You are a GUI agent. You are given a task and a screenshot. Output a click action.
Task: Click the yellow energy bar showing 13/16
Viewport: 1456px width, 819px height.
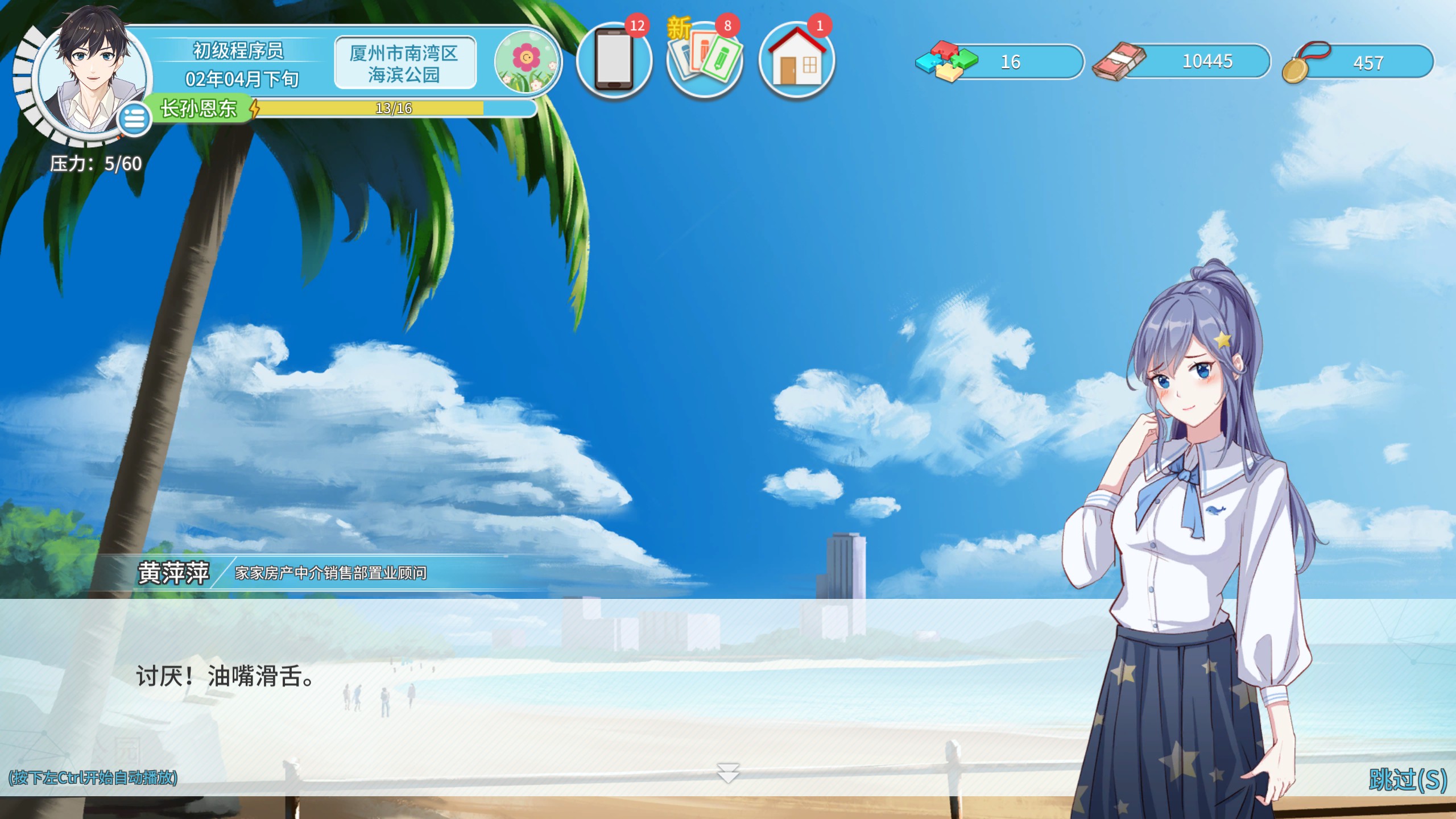click(x=392, y=107)
